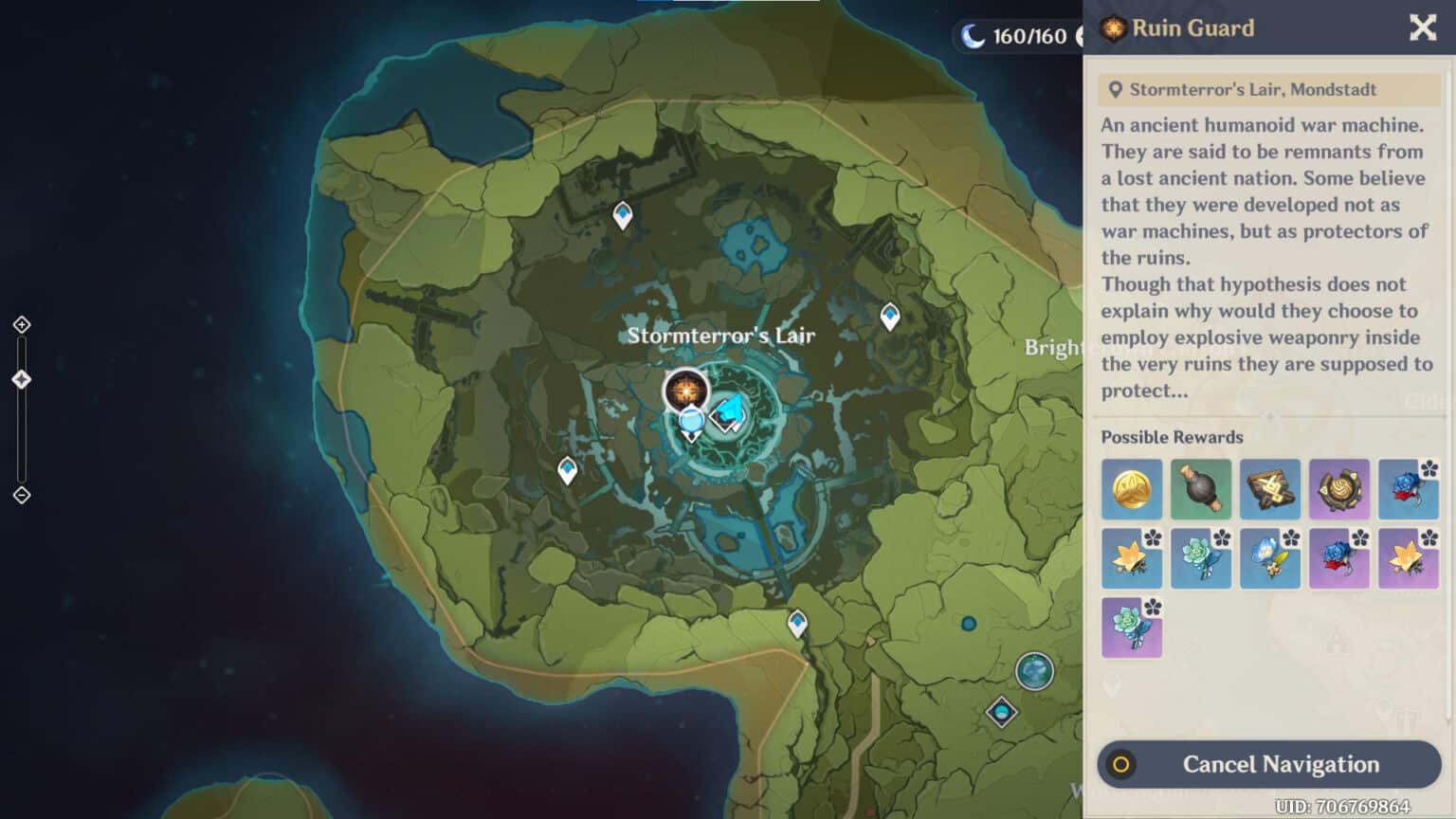The width and height of the screenshot is (1456, 819).
Task: Click the teal succulent artifact flower reward
Action: point(1201,559)
